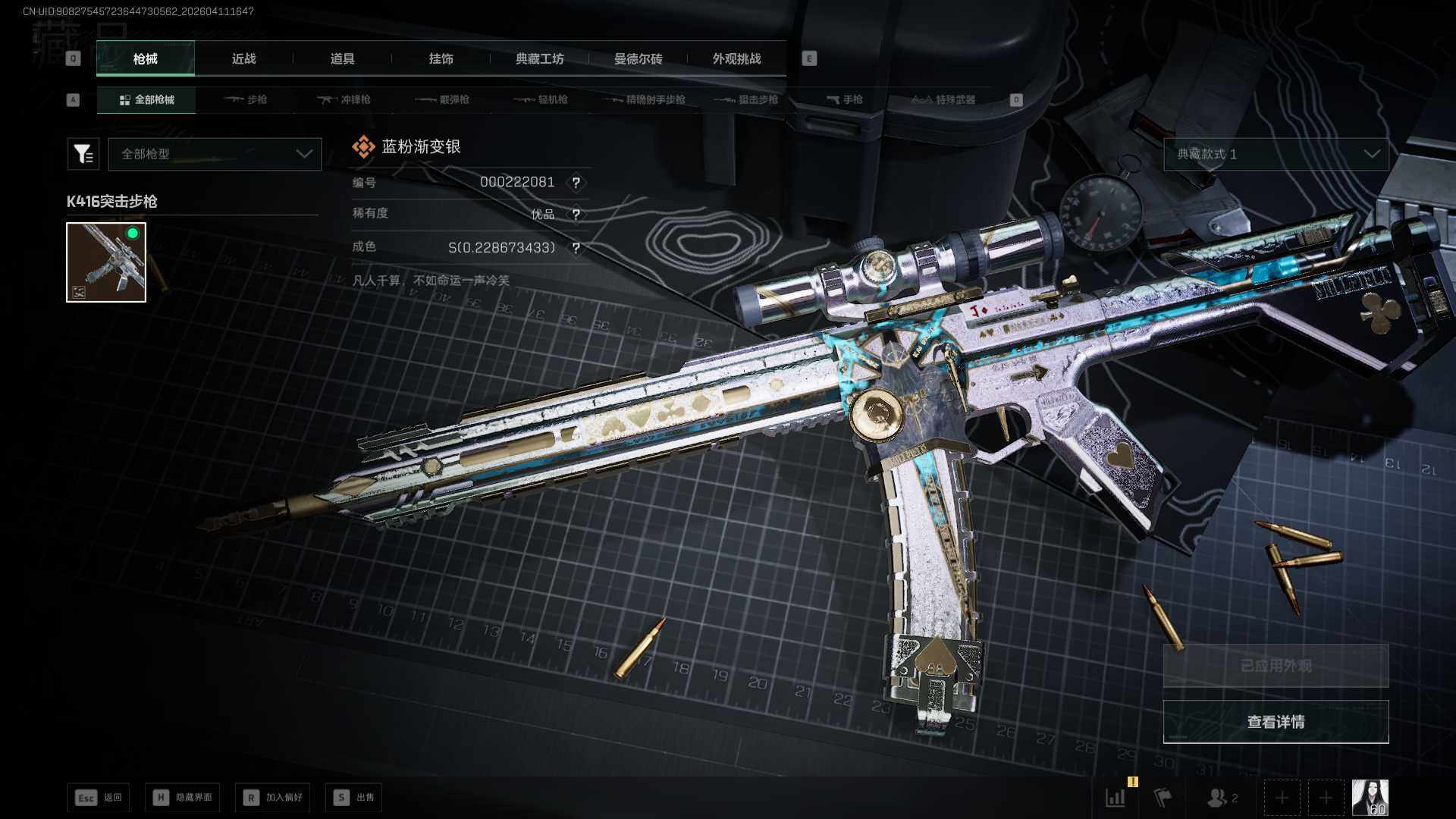The height and width of the screenshot is (819, 1456).
Task: Expand the 全部枪型 weapon type dropdown
Action: (x=215, y=154)
